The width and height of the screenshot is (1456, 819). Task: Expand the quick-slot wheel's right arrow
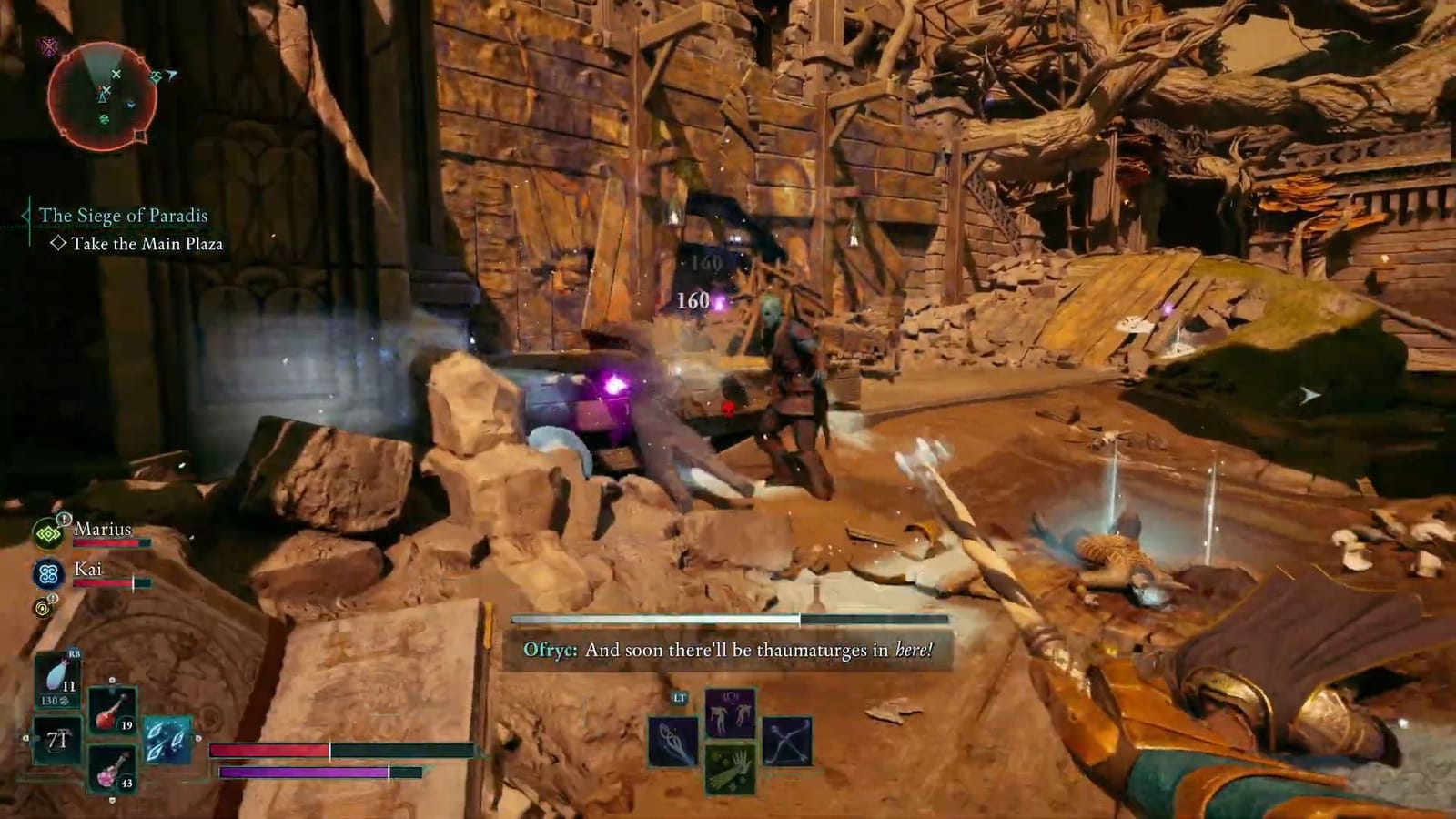coord(198,736)
